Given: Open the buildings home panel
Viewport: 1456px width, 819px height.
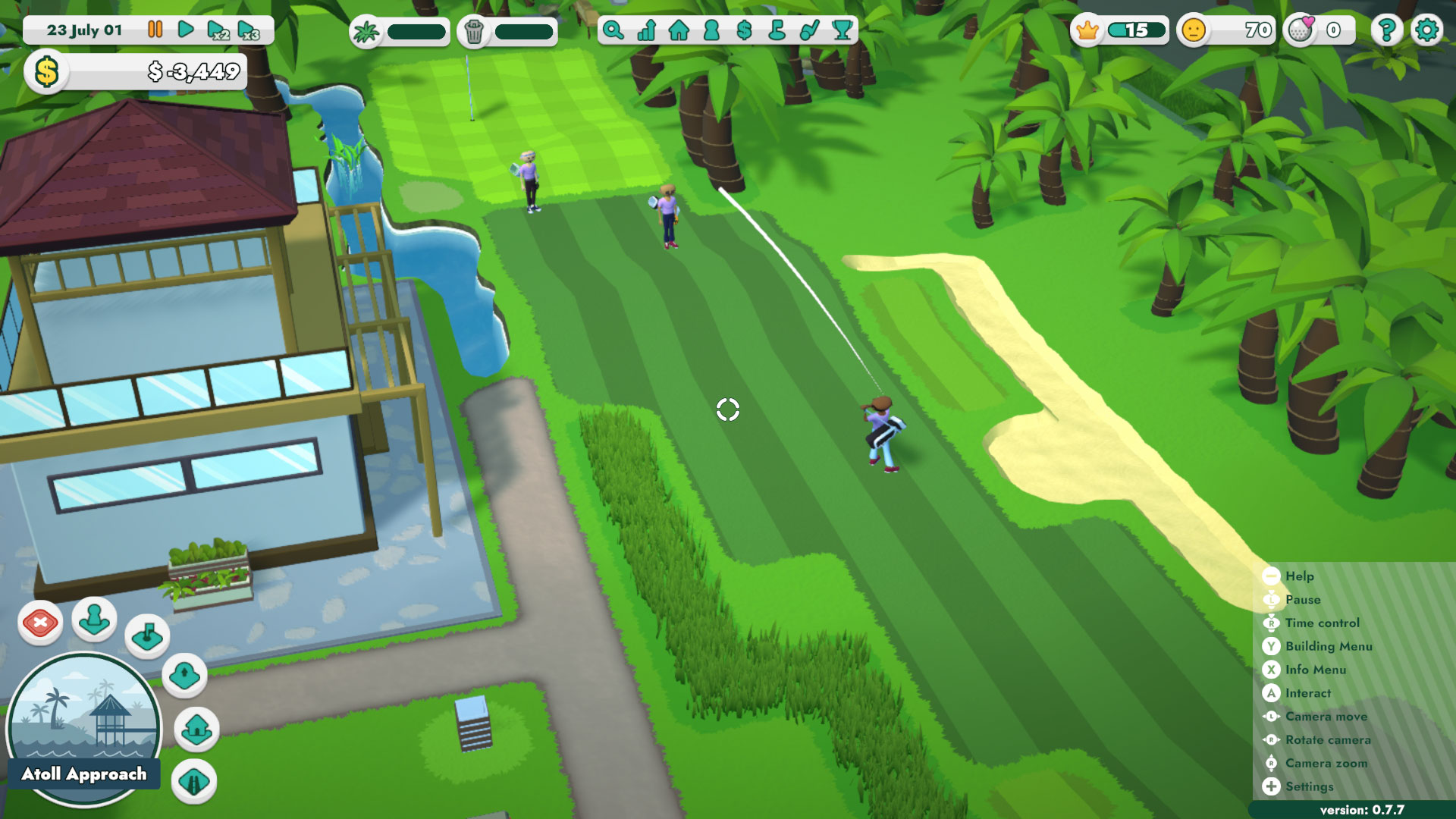Looking at the screenshot, I should click(680, 31).
